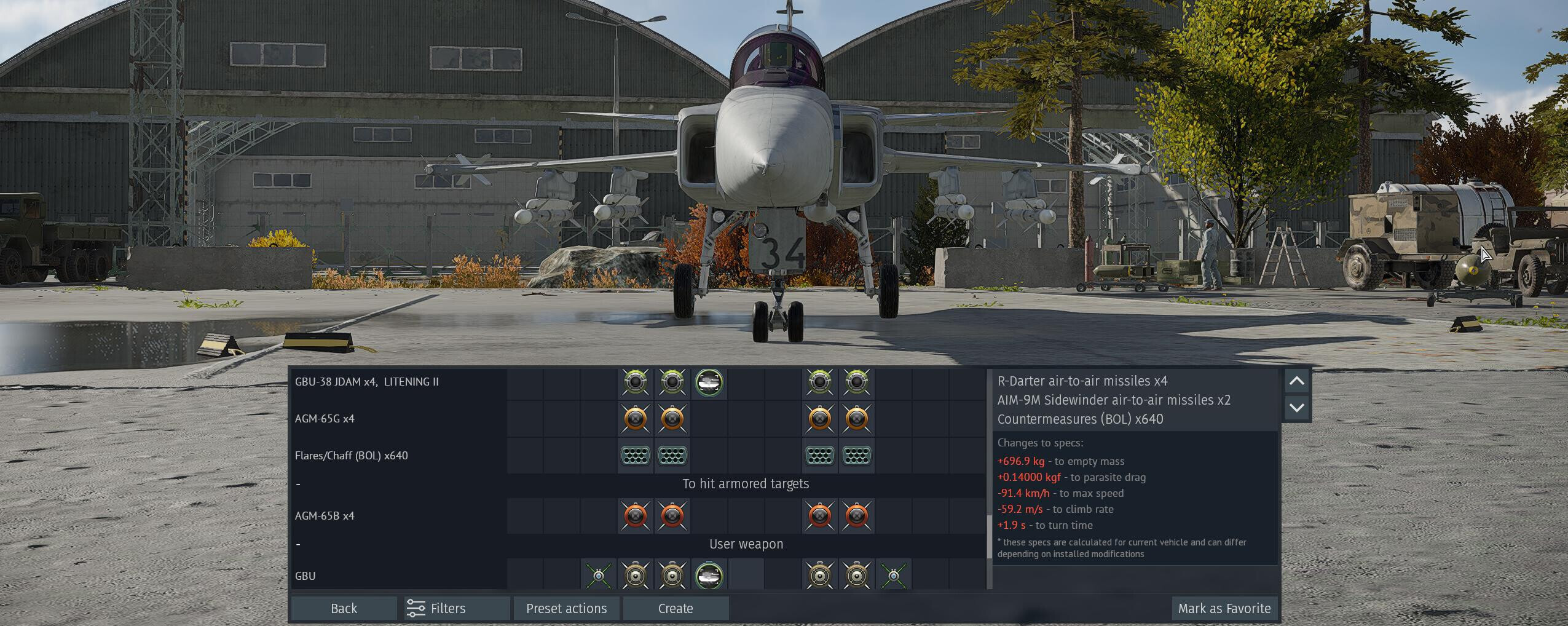Click the LITENING II pod icon in the GBU-38 row
1568x626 pixels.
pyautogui.click(x=709, y=382)
